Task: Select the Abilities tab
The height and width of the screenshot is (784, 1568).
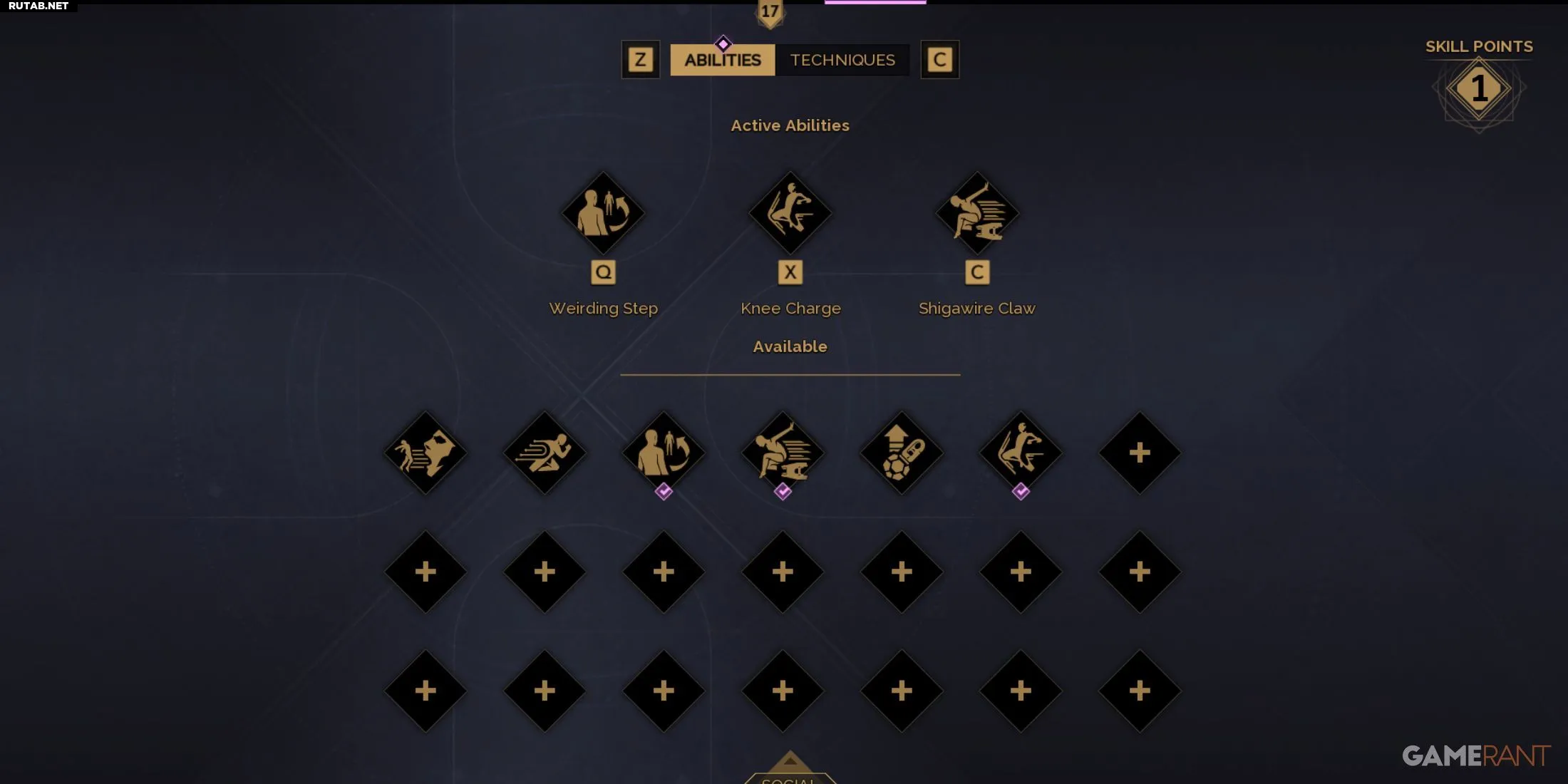Action: [722, 60]
